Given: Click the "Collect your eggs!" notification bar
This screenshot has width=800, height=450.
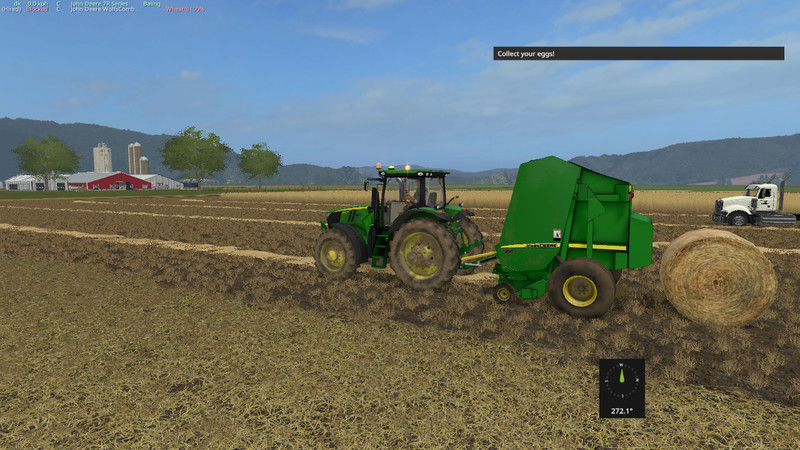Looking at the screenshot, I should tap(638, 53).
